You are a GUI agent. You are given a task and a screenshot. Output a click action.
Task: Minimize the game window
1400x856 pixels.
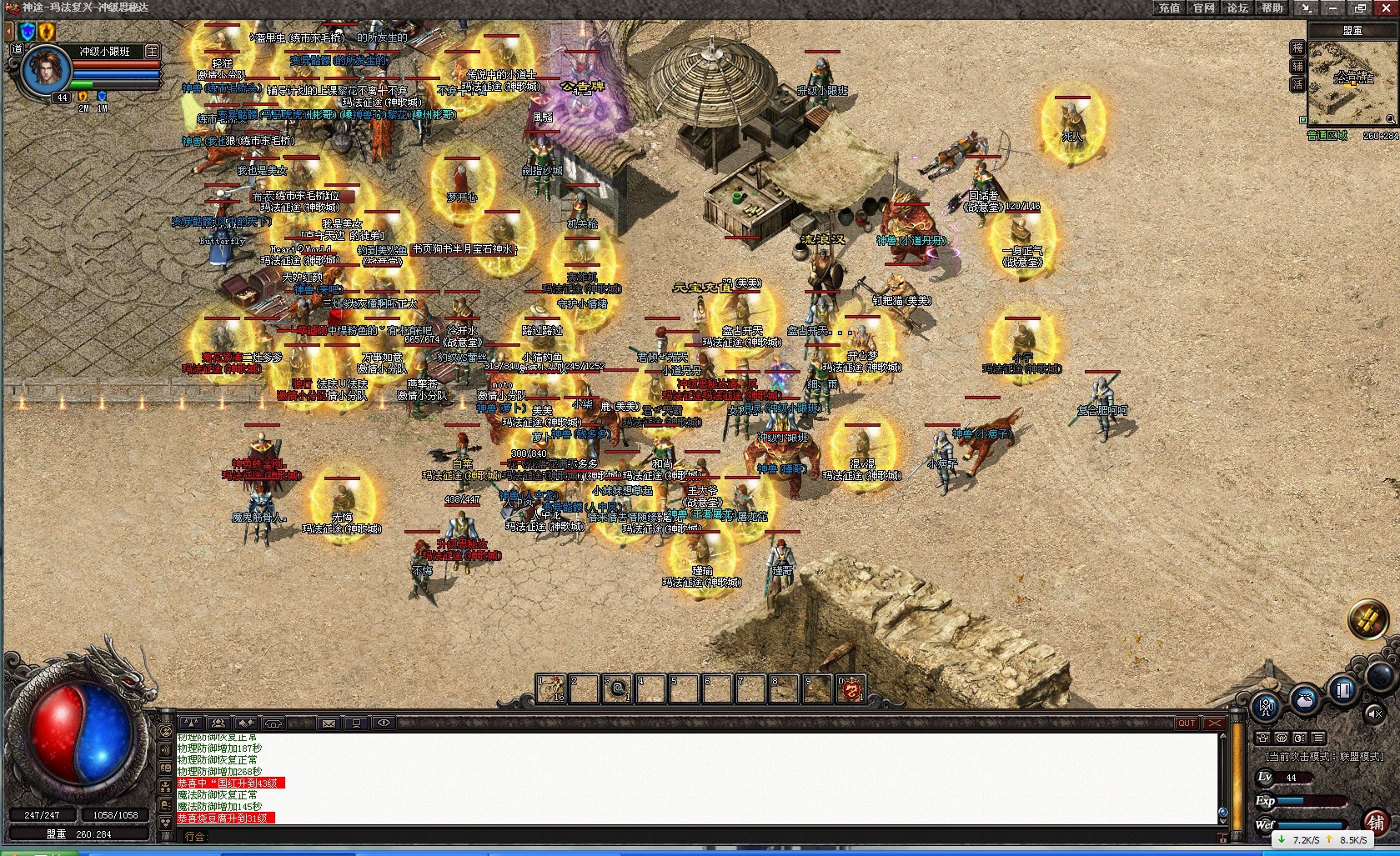coord(1333,8)
